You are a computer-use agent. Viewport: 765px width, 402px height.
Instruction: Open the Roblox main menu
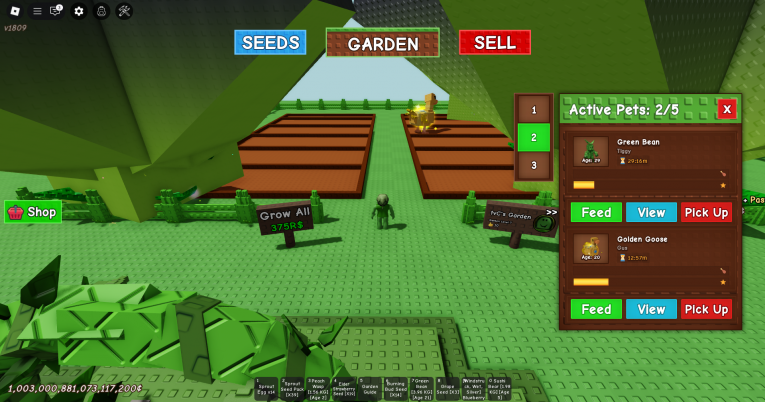coord(14,11)
